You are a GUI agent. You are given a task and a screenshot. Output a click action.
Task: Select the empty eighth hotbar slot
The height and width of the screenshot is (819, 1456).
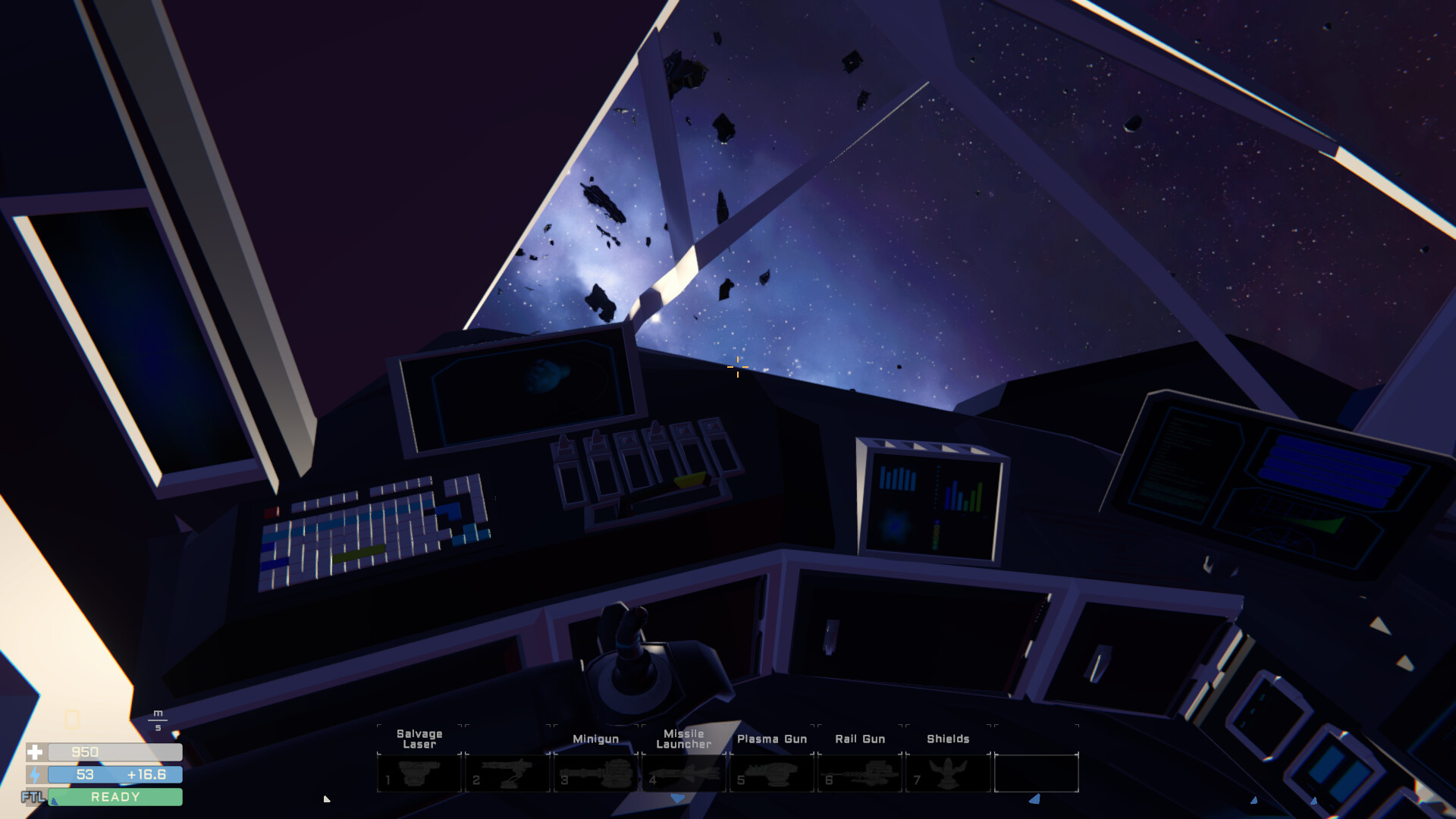[x=1037, y=772]
